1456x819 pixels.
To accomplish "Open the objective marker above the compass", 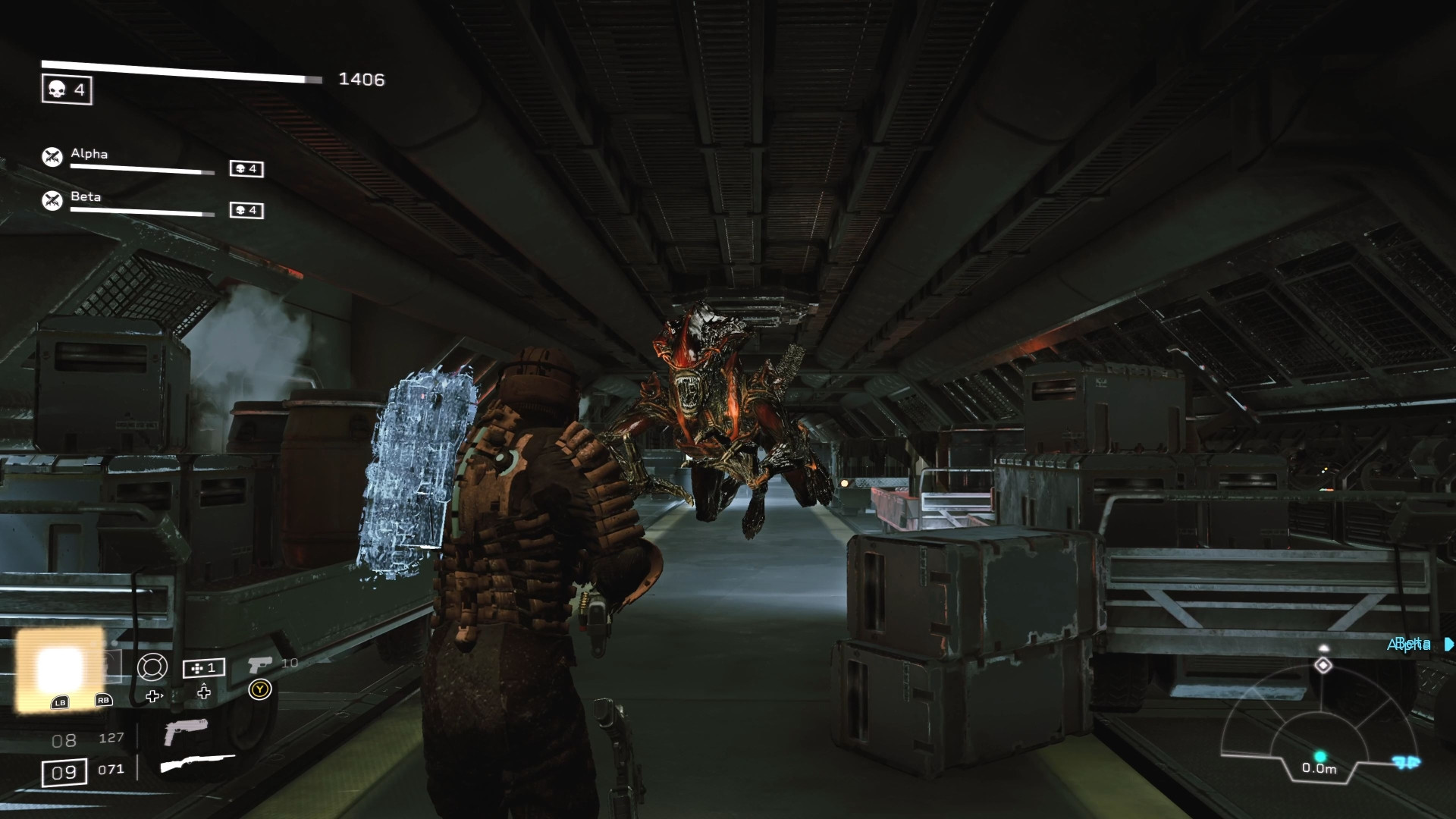I will pos(1324,647).
